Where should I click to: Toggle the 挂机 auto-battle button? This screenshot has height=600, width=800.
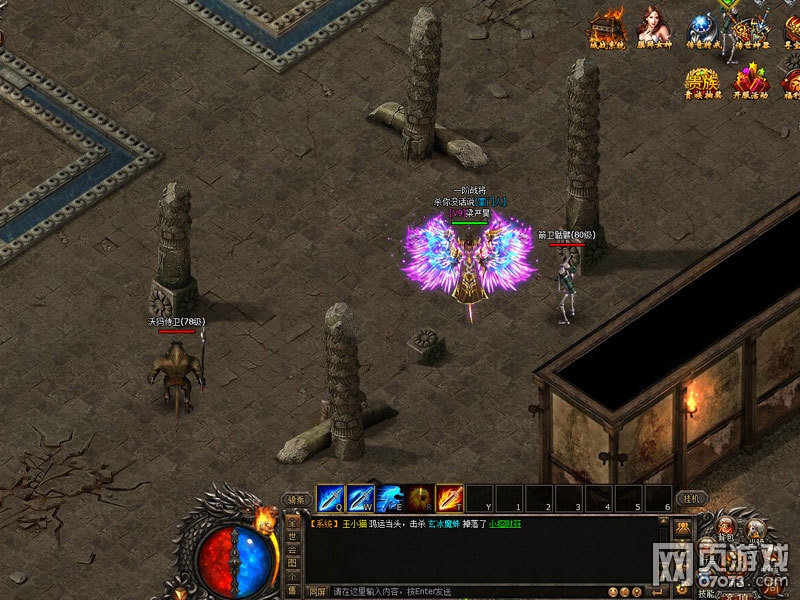click(x=692, y=498)
